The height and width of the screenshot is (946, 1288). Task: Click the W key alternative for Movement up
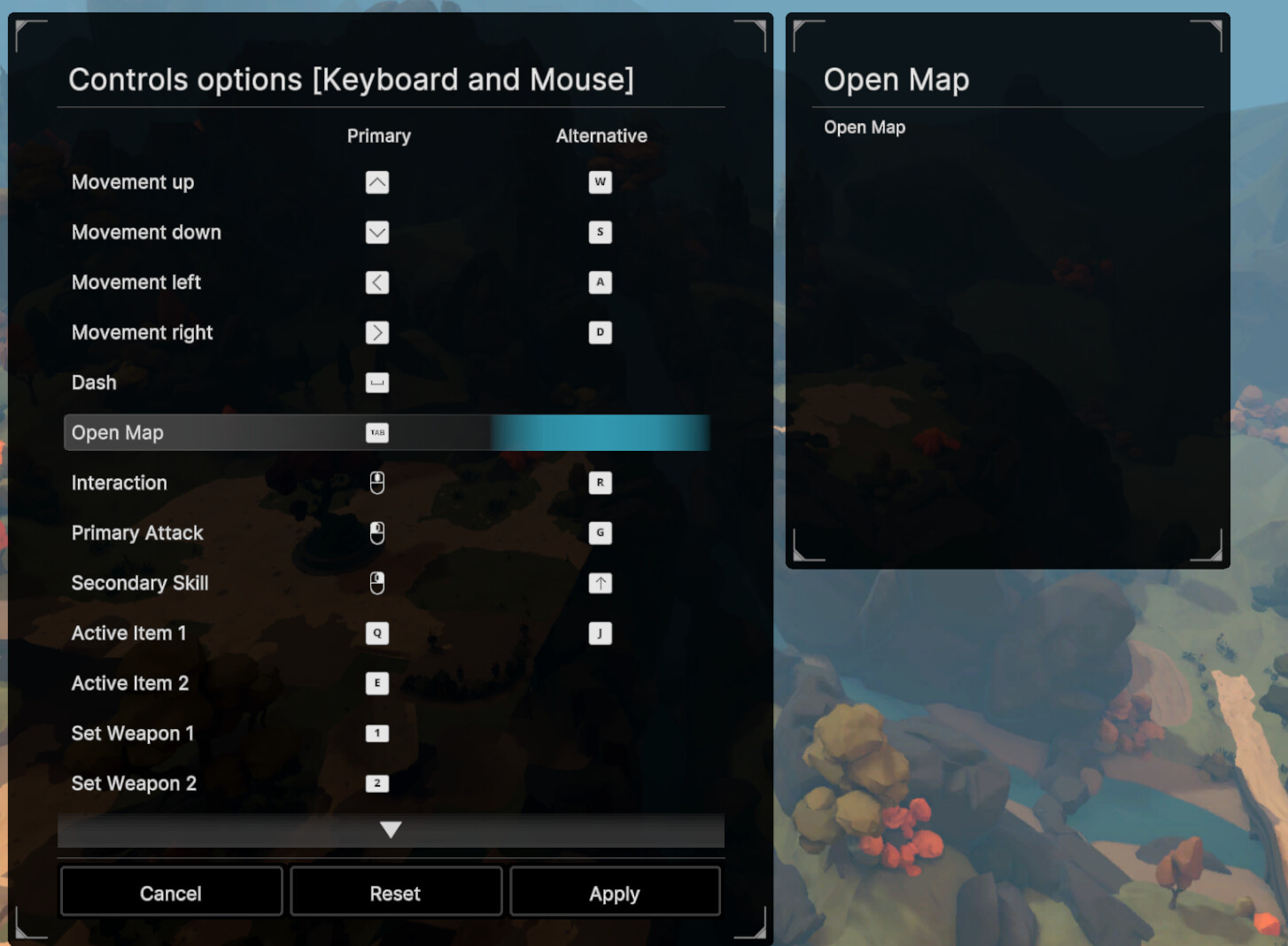601,182
